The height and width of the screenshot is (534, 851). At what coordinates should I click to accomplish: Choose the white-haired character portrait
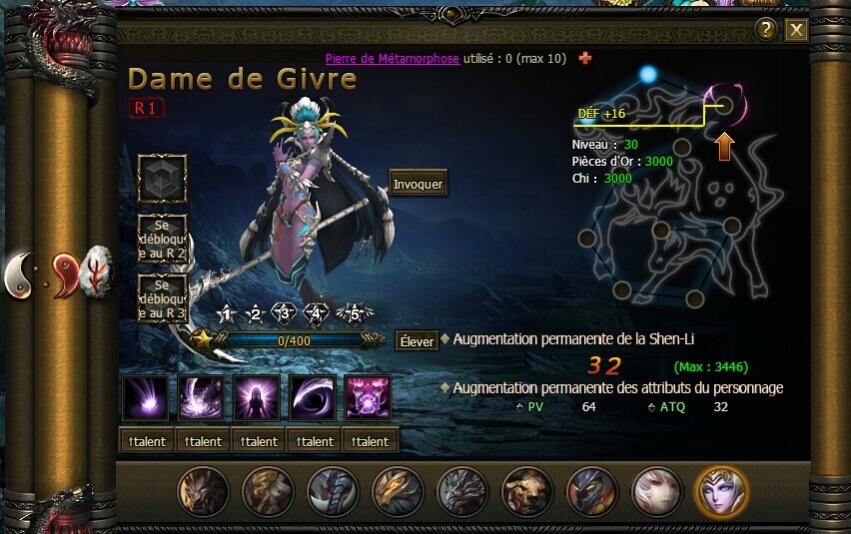coord(657,492)
